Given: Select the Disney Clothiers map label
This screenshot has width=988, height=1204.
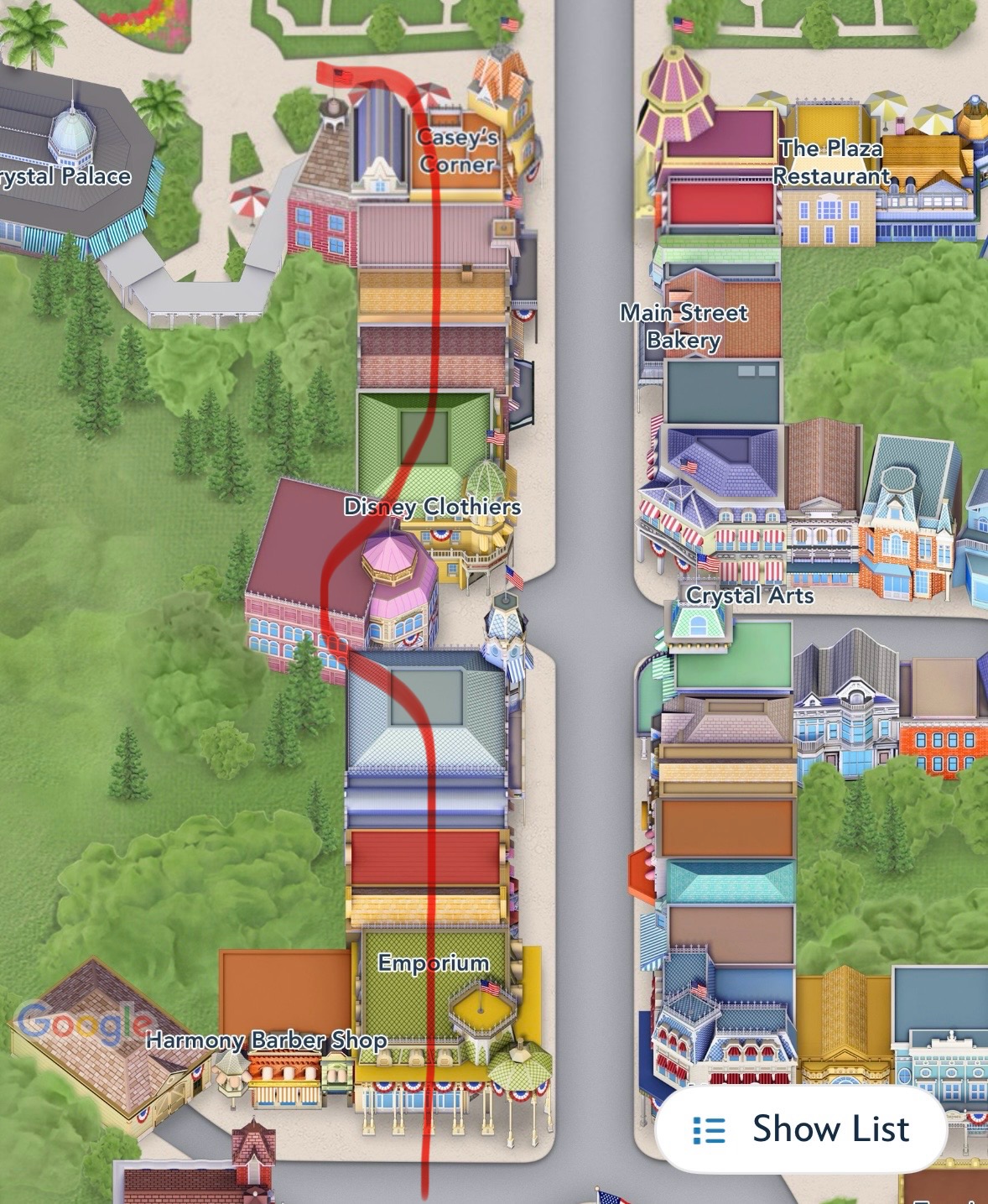Looking at the screenshot, I should (x=432, y=507).
